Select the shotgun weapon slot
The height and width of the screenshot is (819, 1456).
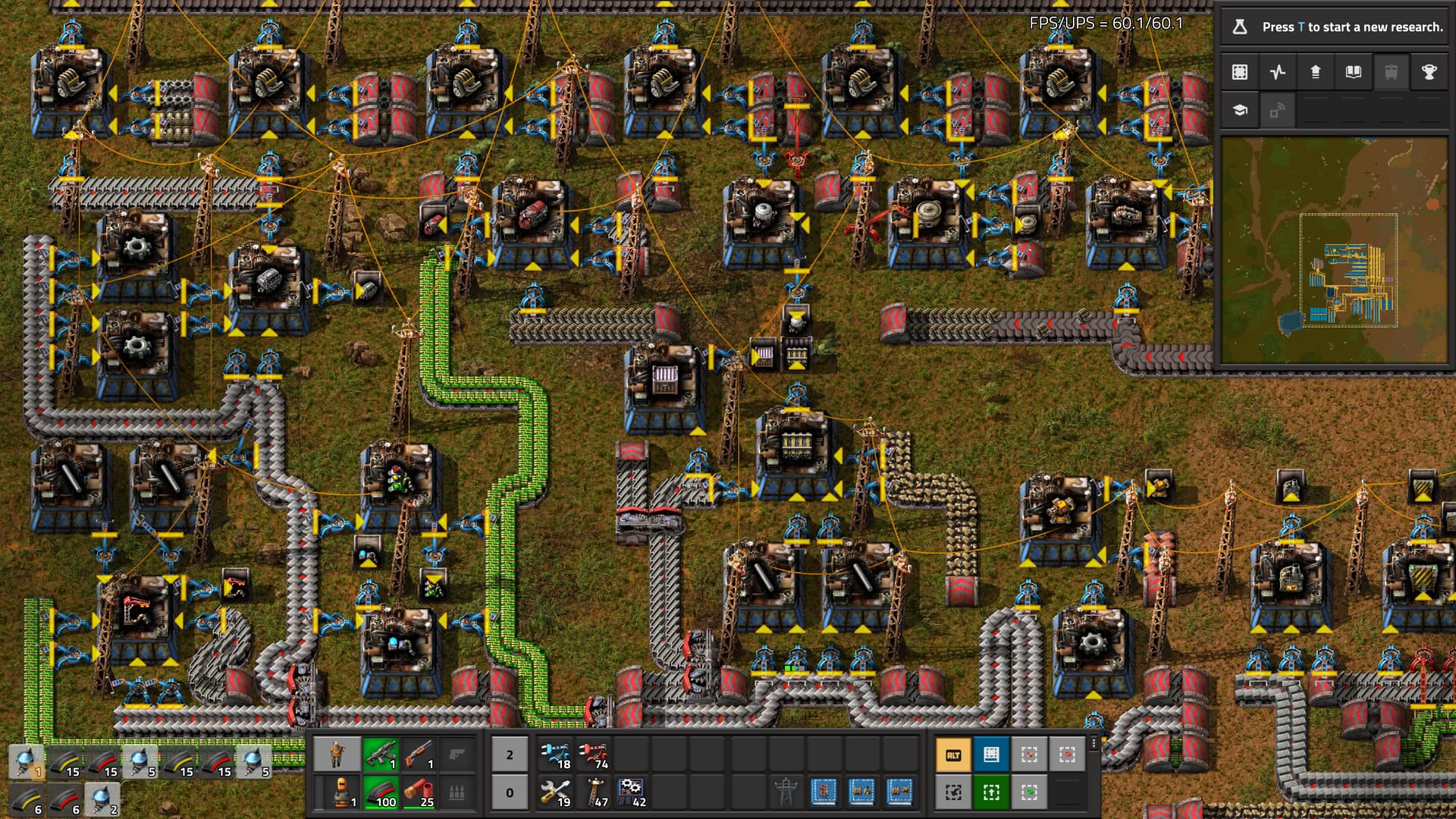pyautogui.click(x=419, y=755)
